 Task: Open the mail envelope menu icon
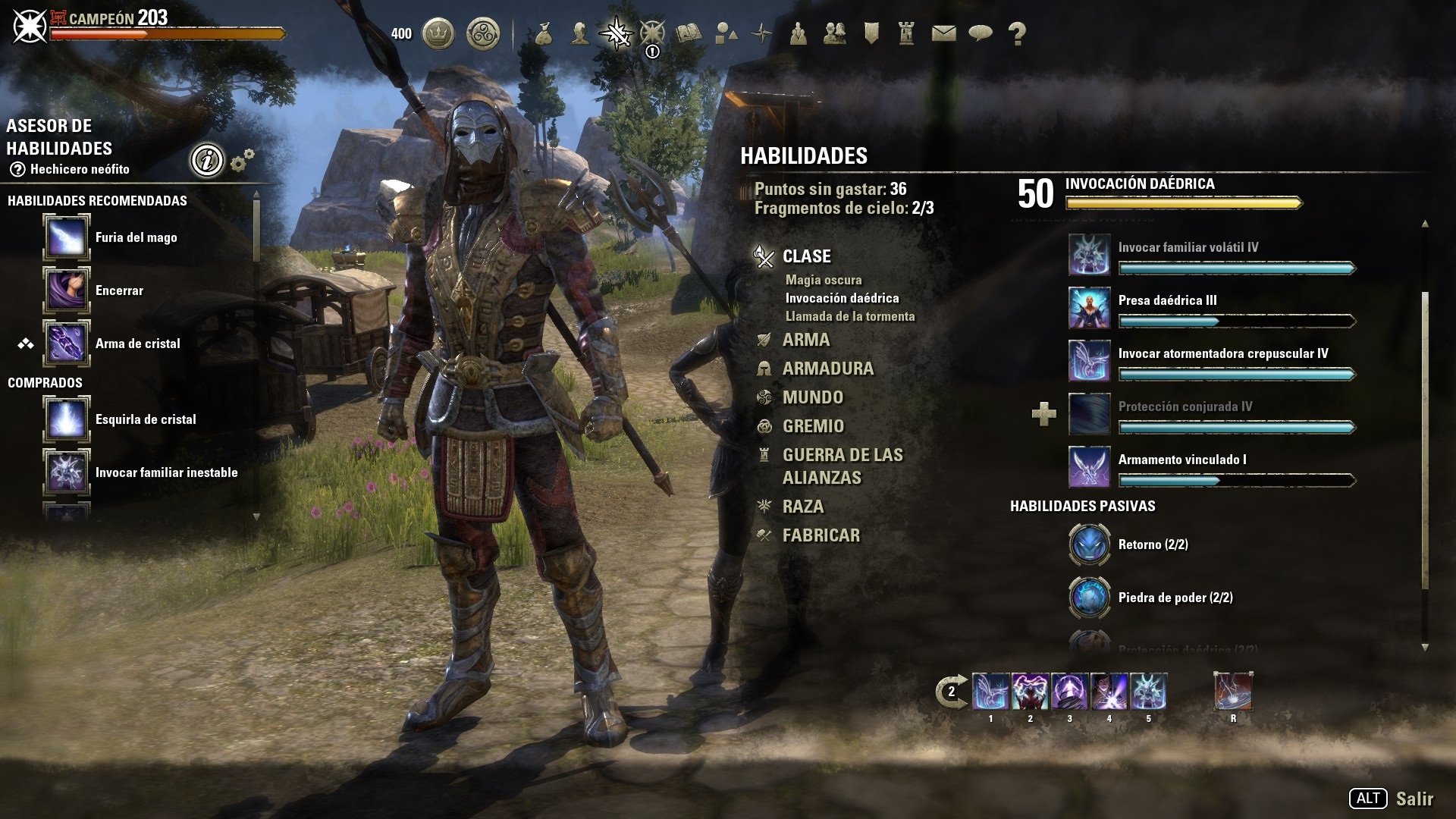pos(943,33)
